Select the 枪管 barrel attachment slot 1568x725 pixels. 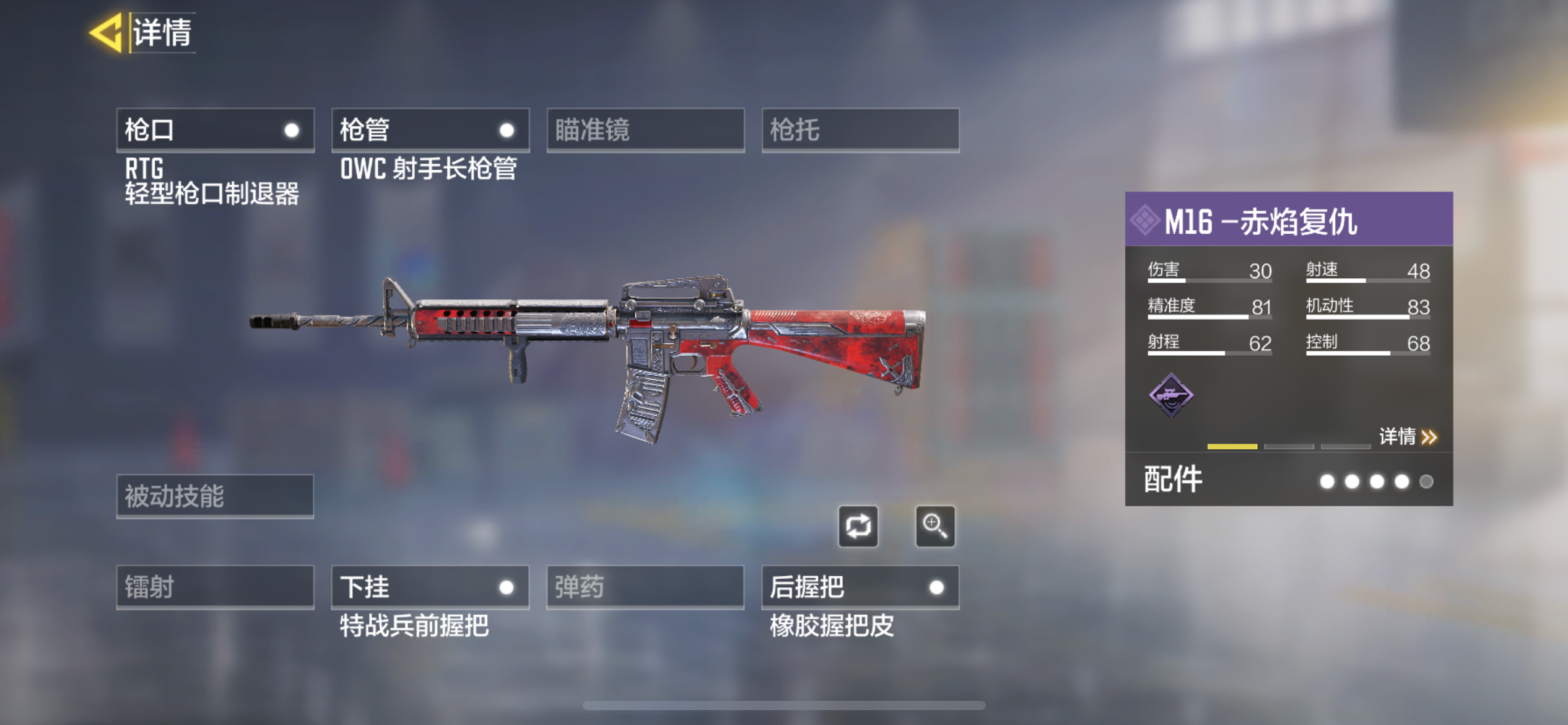430,130
